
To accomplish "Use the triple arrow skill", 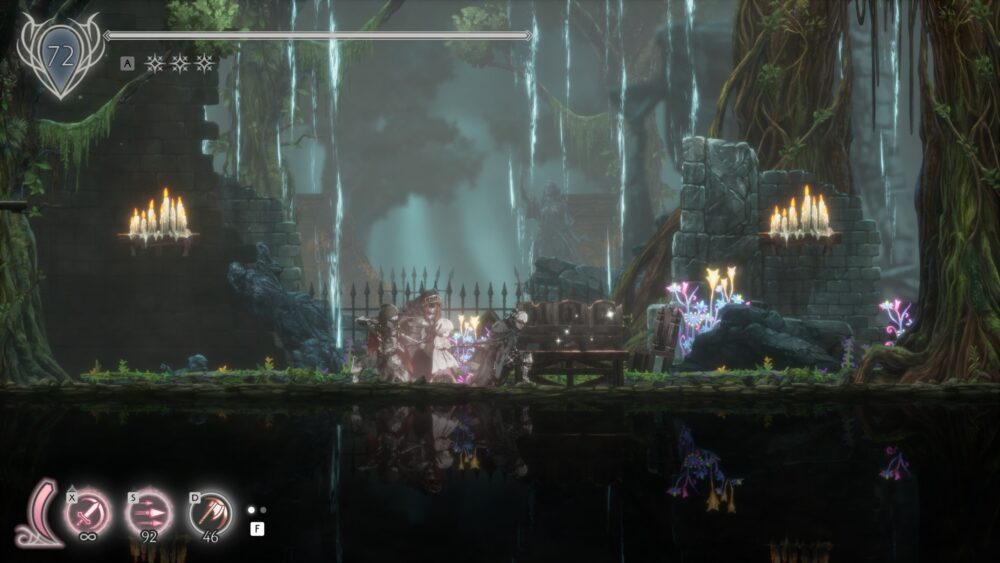I will (148, 514).
